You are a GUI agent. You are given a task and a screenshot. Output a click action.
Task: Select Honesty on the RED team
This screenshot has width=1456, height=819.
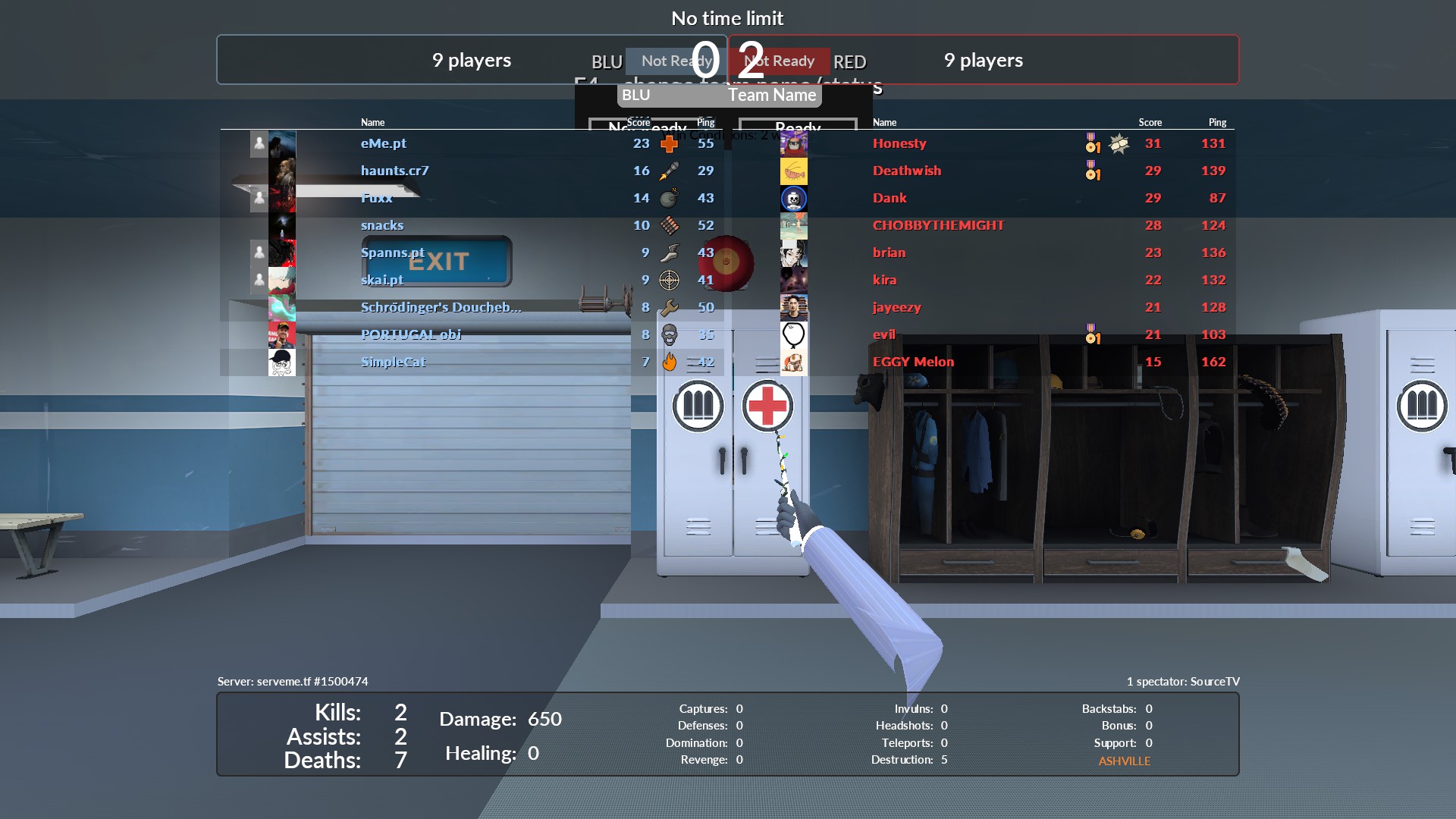point(899,143)
